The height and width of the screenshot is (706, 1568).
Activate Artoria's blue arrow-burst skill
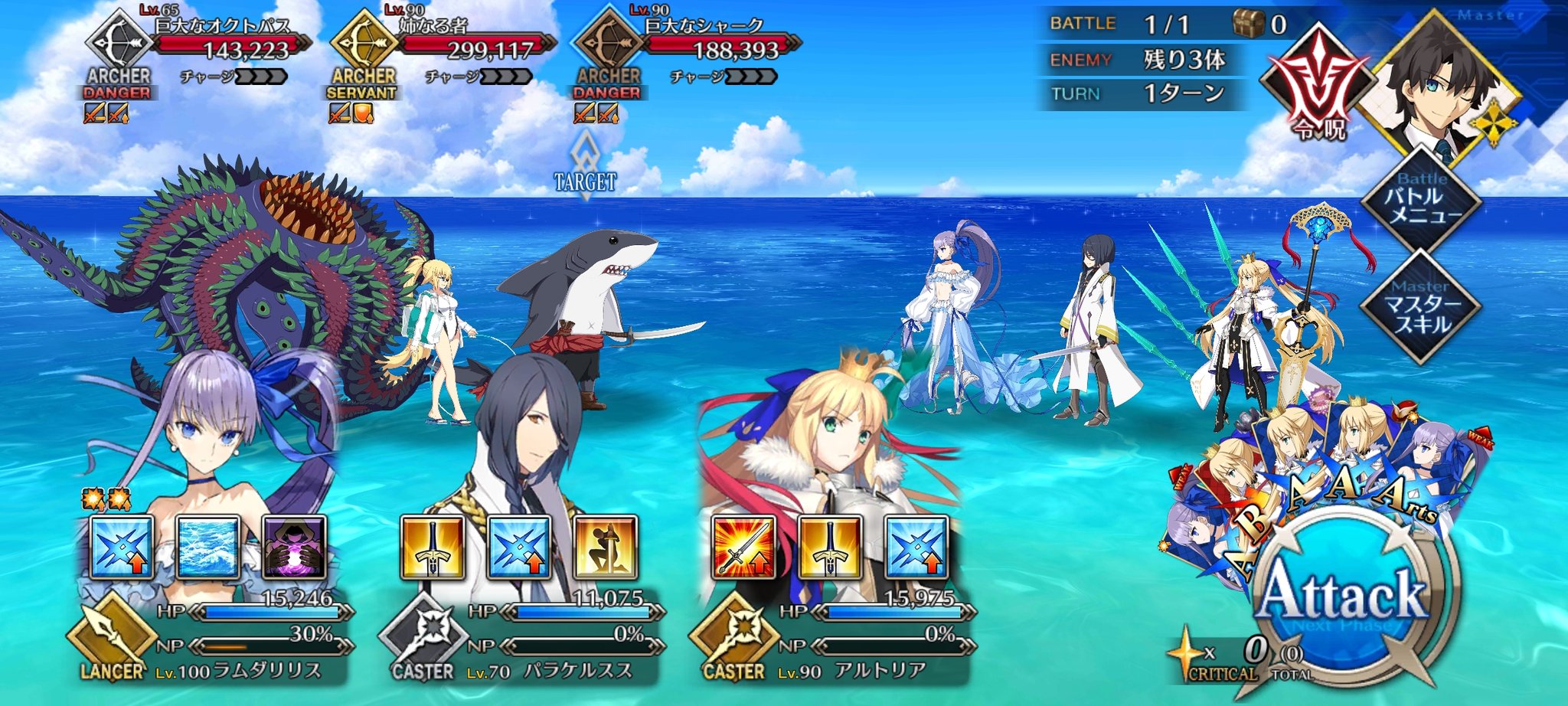point(916,547)
